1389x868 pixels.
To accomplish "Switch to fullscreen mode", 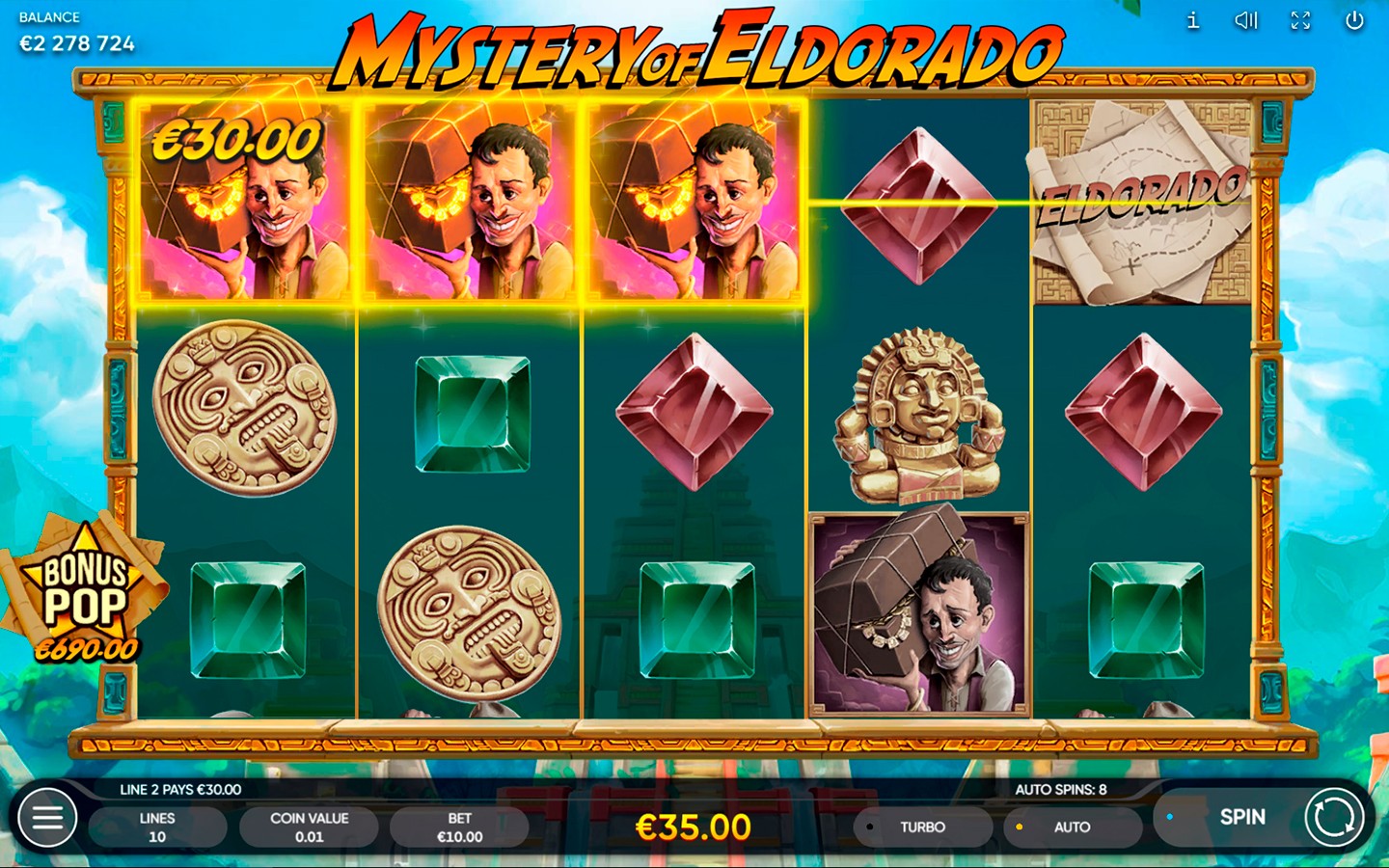I will (1300, 20).
